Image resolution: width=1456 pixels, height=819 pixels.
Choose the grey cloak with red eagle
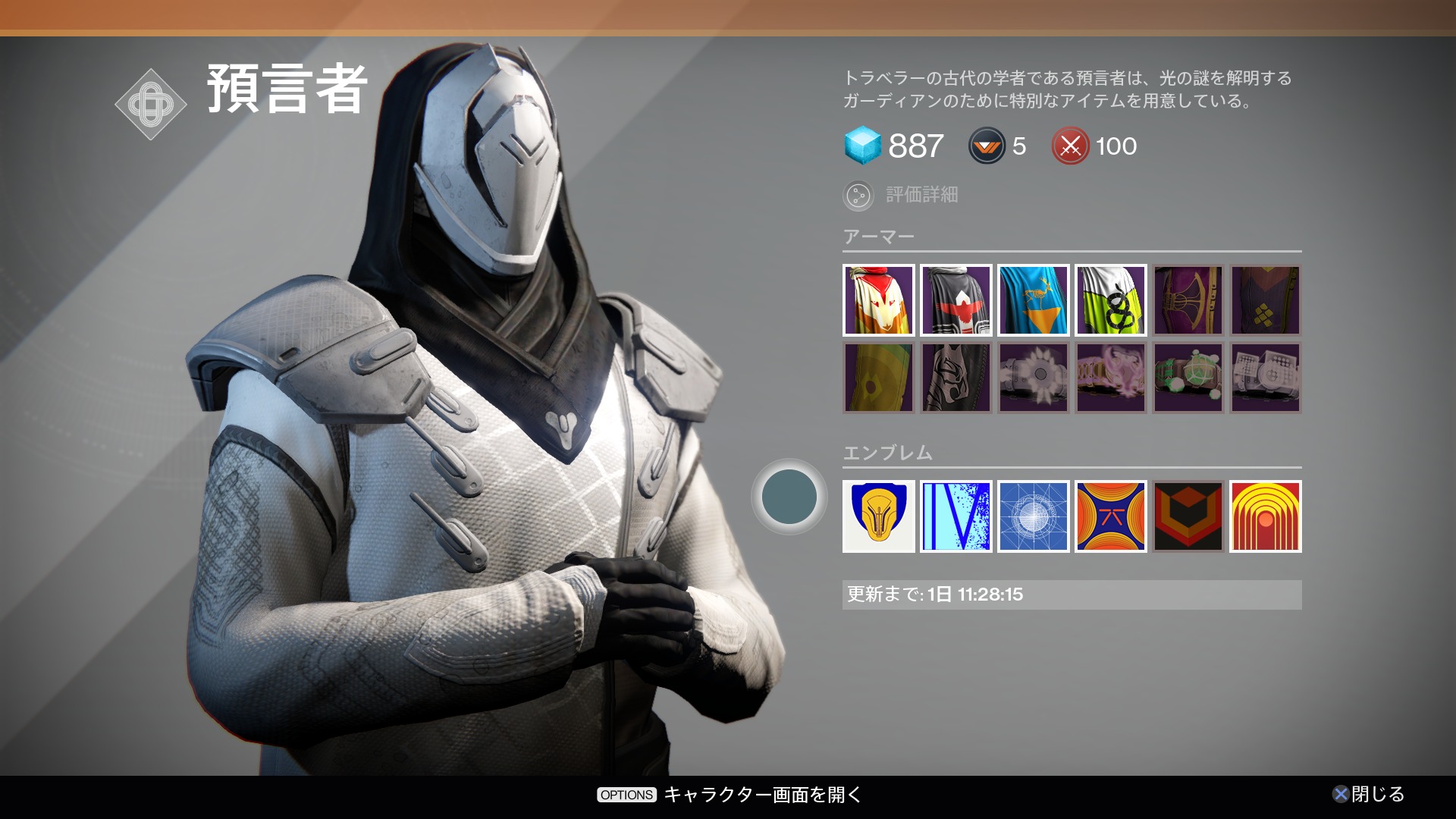coord(955,300)
